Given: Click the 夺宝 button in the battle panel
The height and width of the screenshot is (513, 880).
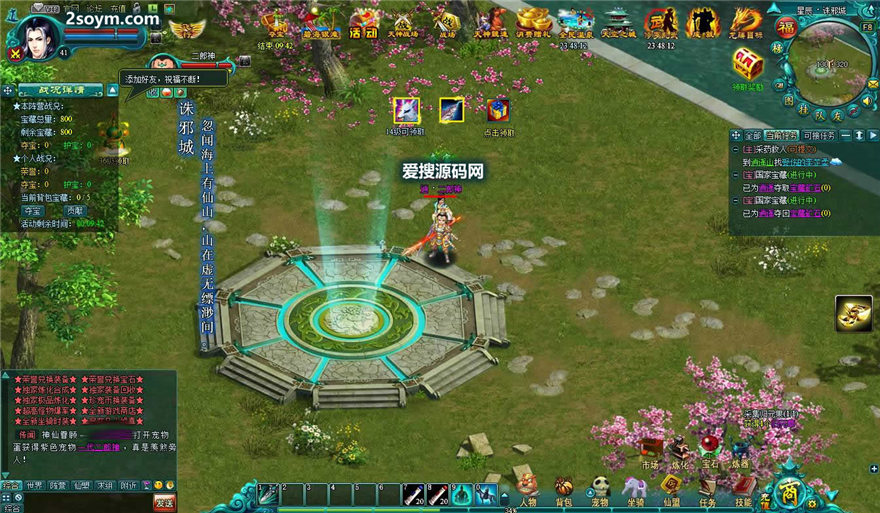Looking at the screenshot, I should coord(33,211).
